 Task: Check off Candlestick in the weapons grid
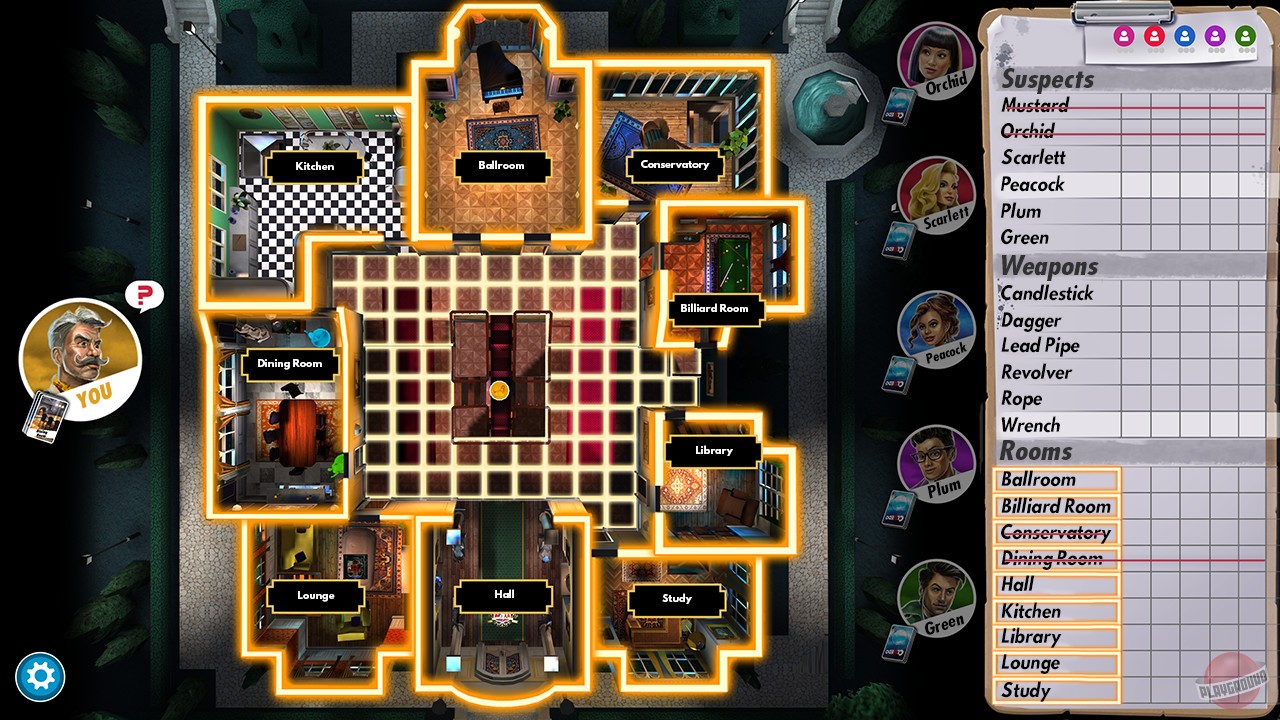(1135, 294)
